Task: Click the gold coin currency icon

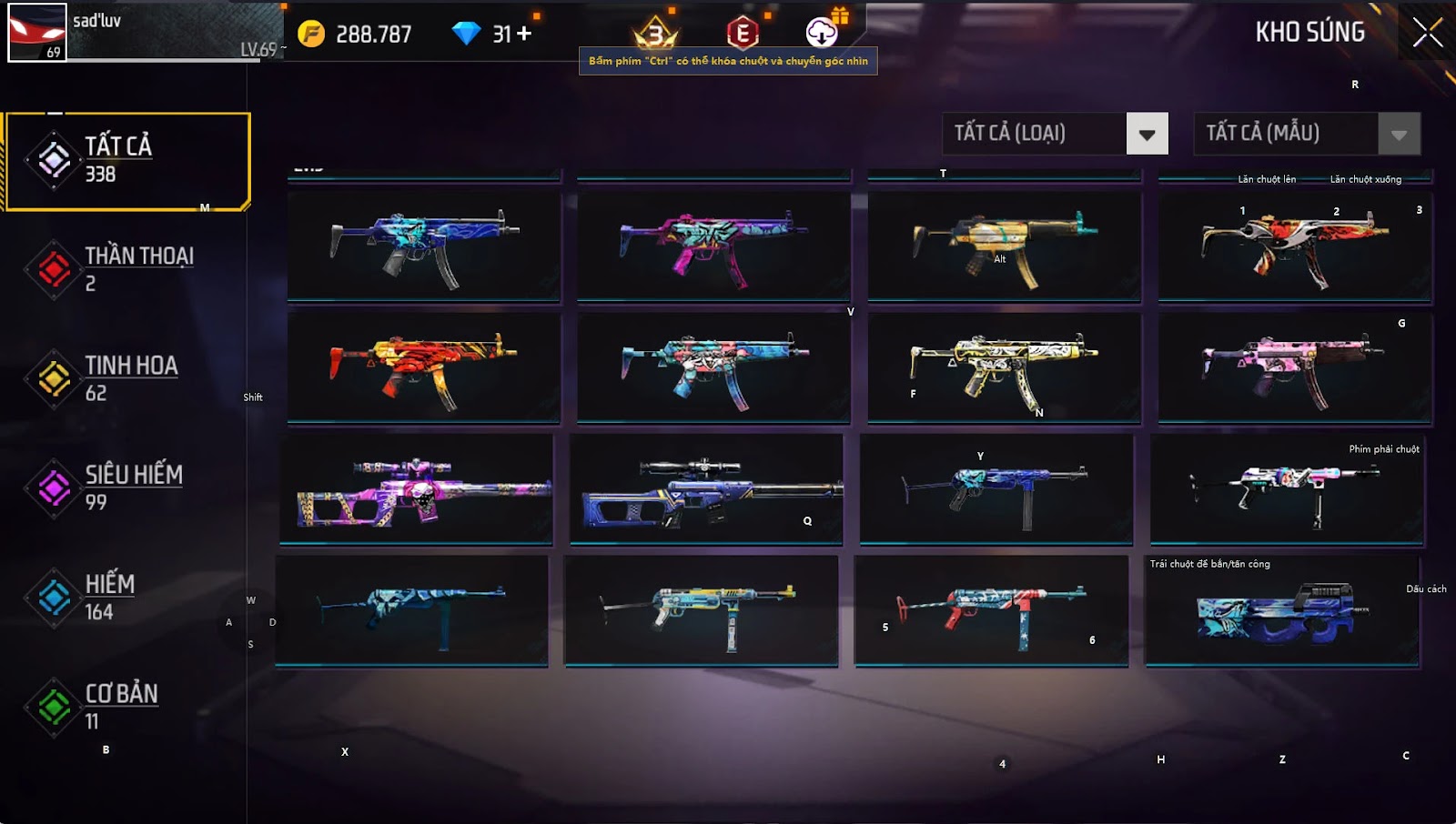Action: tap(311, 34)
